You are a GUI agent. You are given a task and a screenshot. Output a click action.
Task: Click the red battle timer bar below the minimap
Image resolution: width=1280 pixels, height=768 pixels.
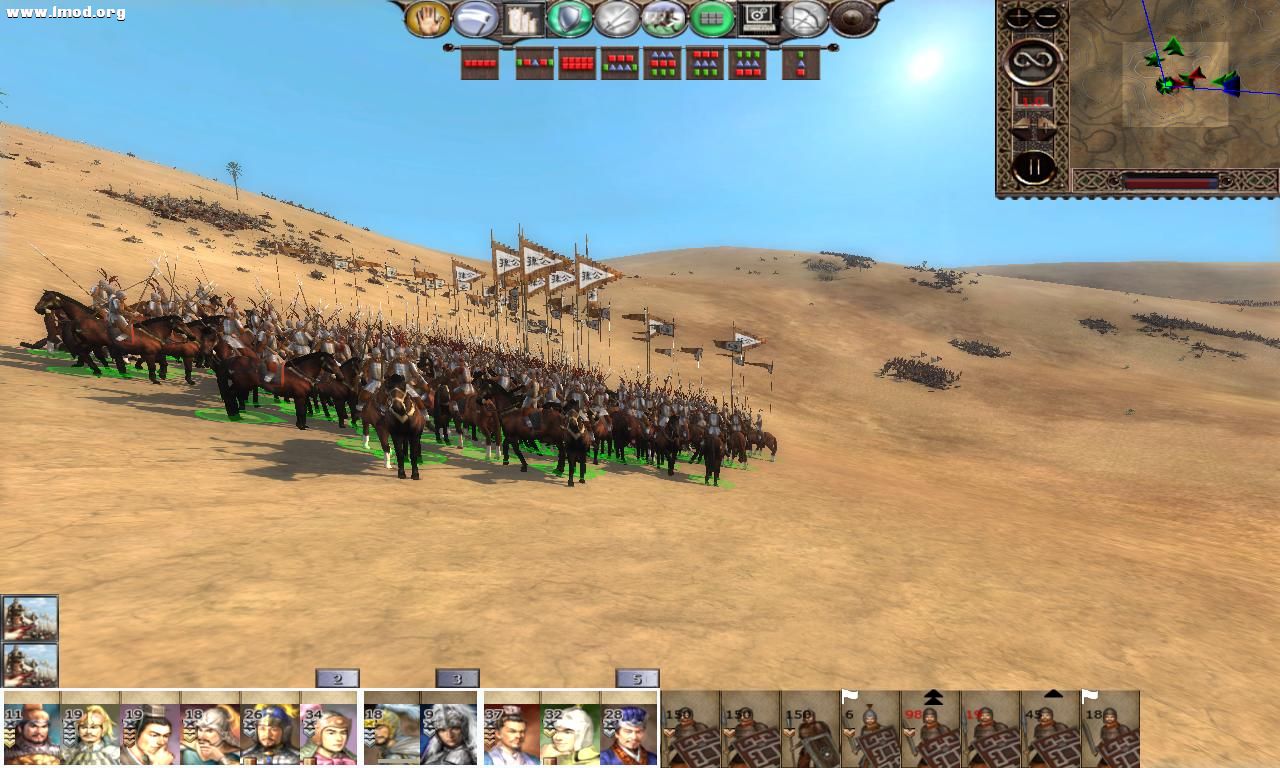(1172, 183)
